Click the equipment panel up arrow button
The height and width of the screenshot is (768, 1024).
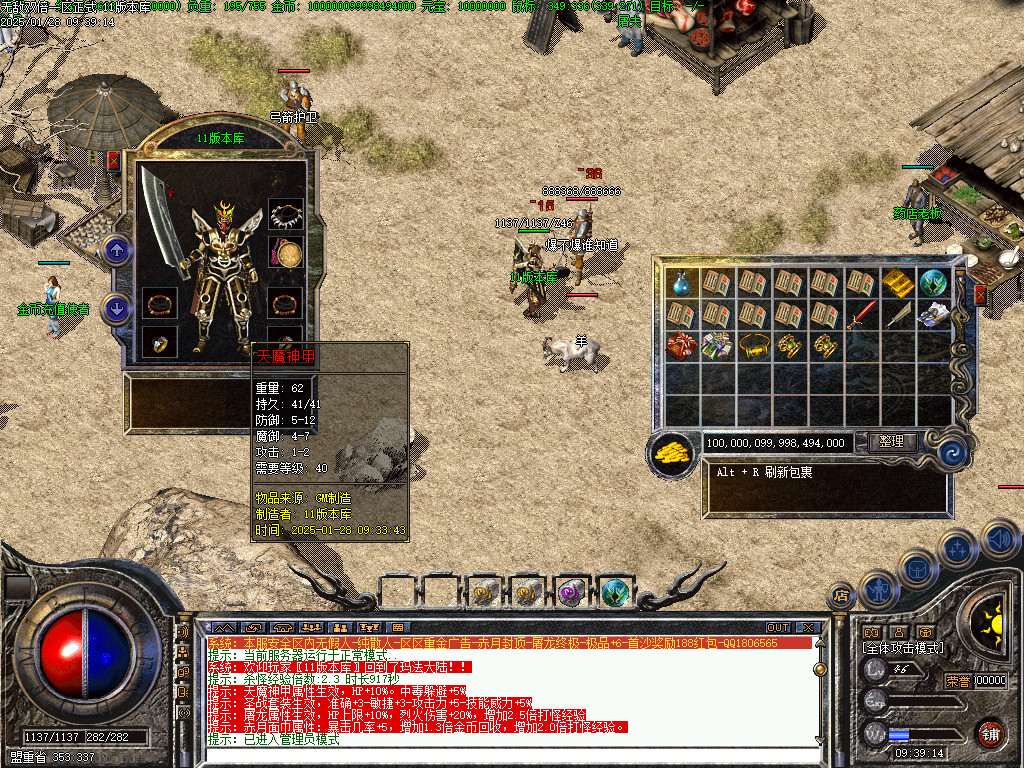point(117,251)
